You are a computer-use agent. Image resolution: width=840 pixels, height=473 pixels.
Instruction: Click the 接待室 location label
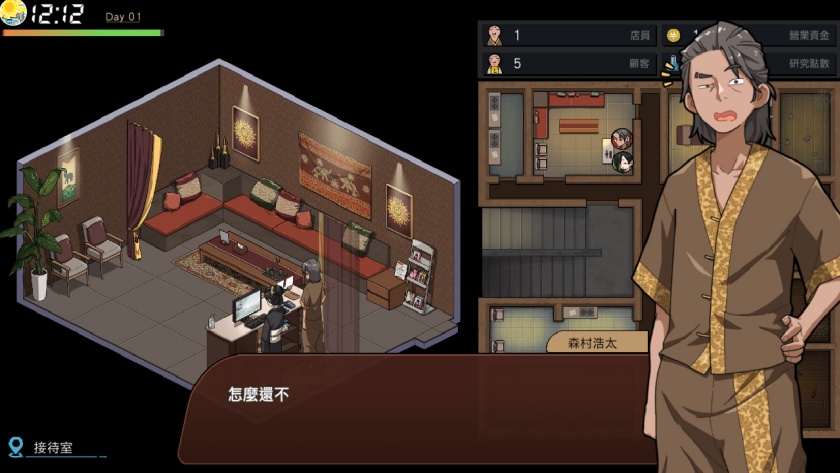(x=54, y=448)
